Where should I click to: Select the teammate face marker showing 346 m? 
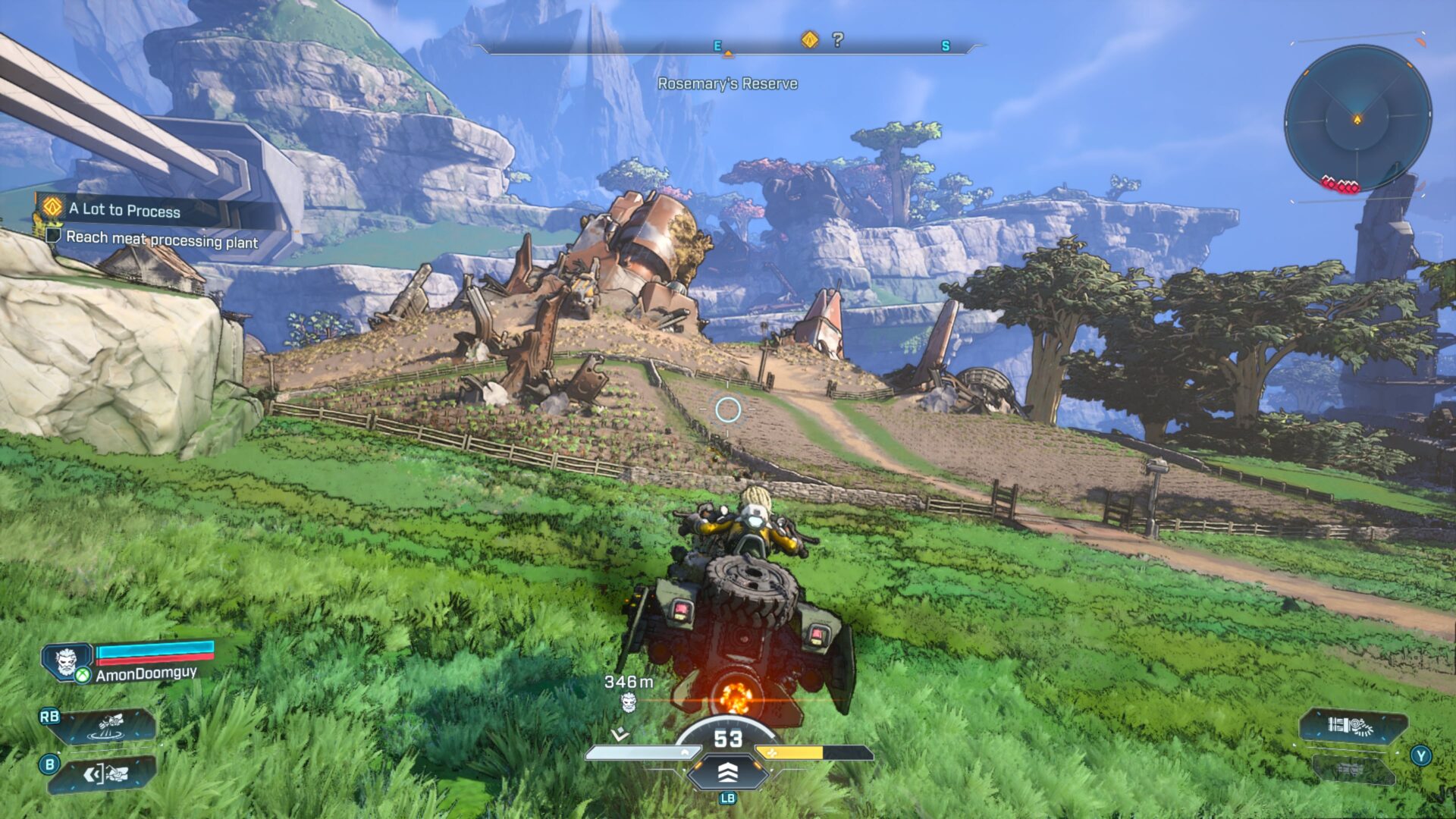pos(628,703)
